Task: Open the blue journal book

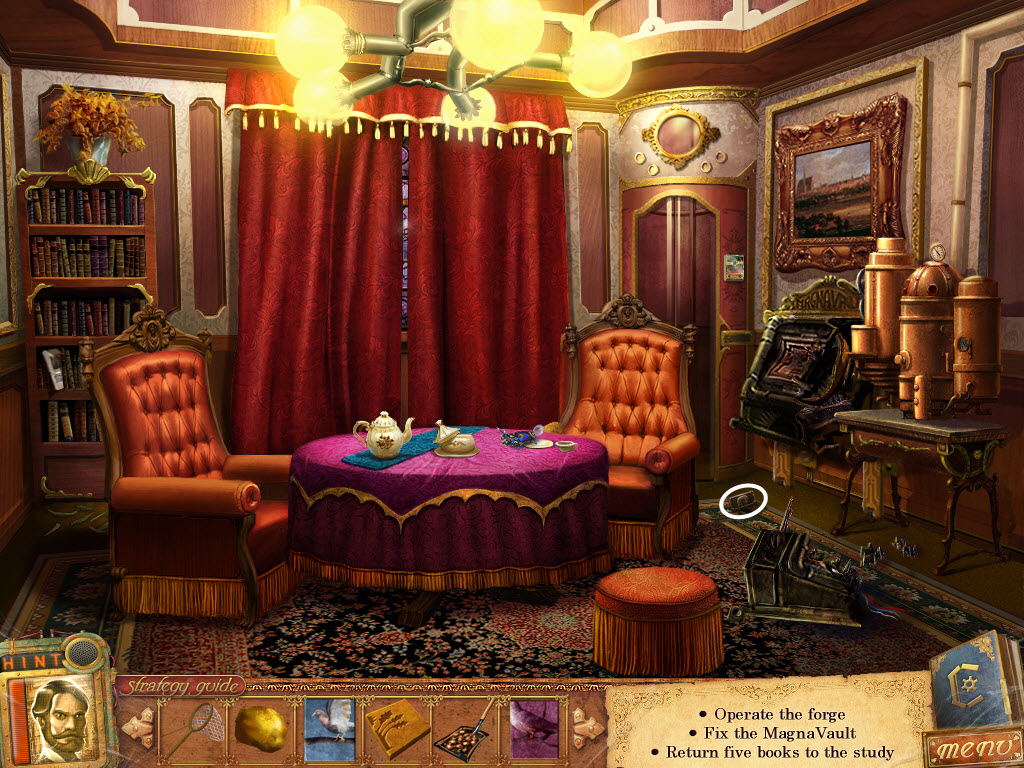Action: [970, 678]
